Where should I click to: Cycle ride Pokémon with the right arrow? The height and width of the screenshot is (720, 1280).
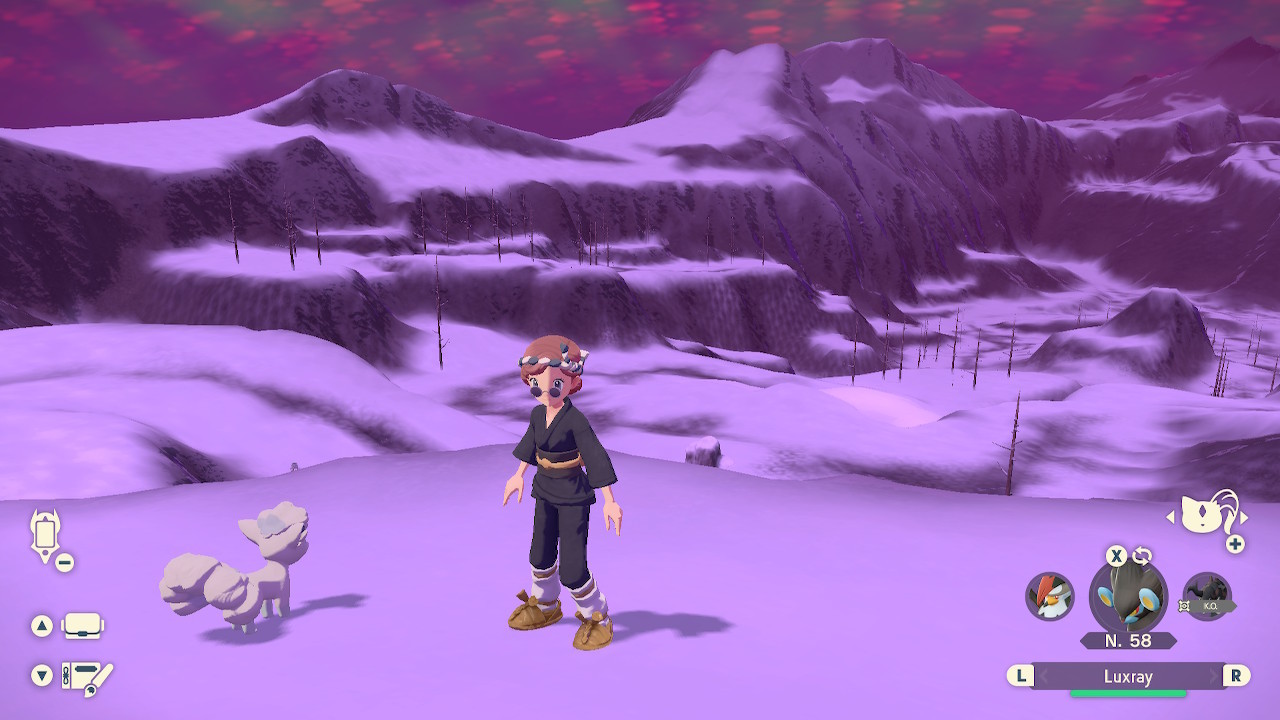(x=1244, y=517)
